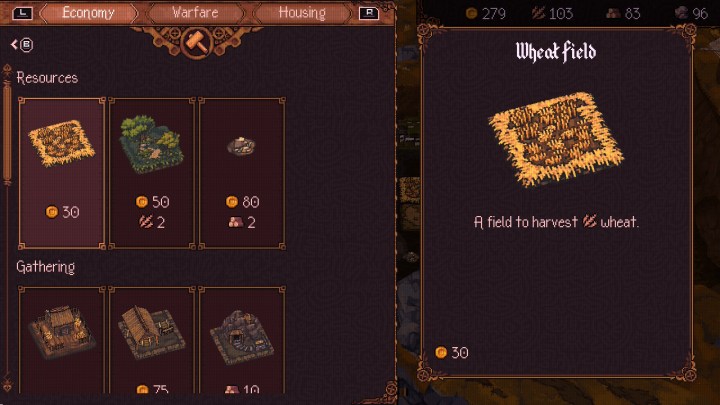Switch to the Economy tab
720x405 pixels.
[x=88, y=14]
